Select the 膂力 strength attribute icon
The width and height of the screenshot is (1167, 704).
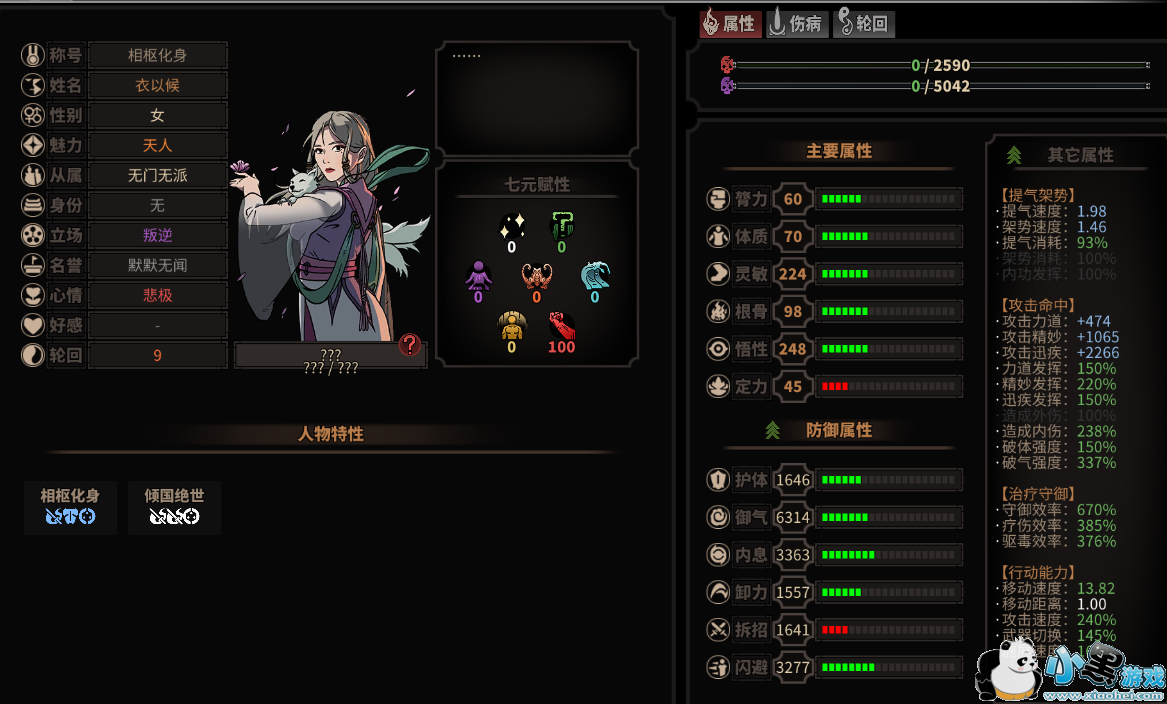click(717, 199)
